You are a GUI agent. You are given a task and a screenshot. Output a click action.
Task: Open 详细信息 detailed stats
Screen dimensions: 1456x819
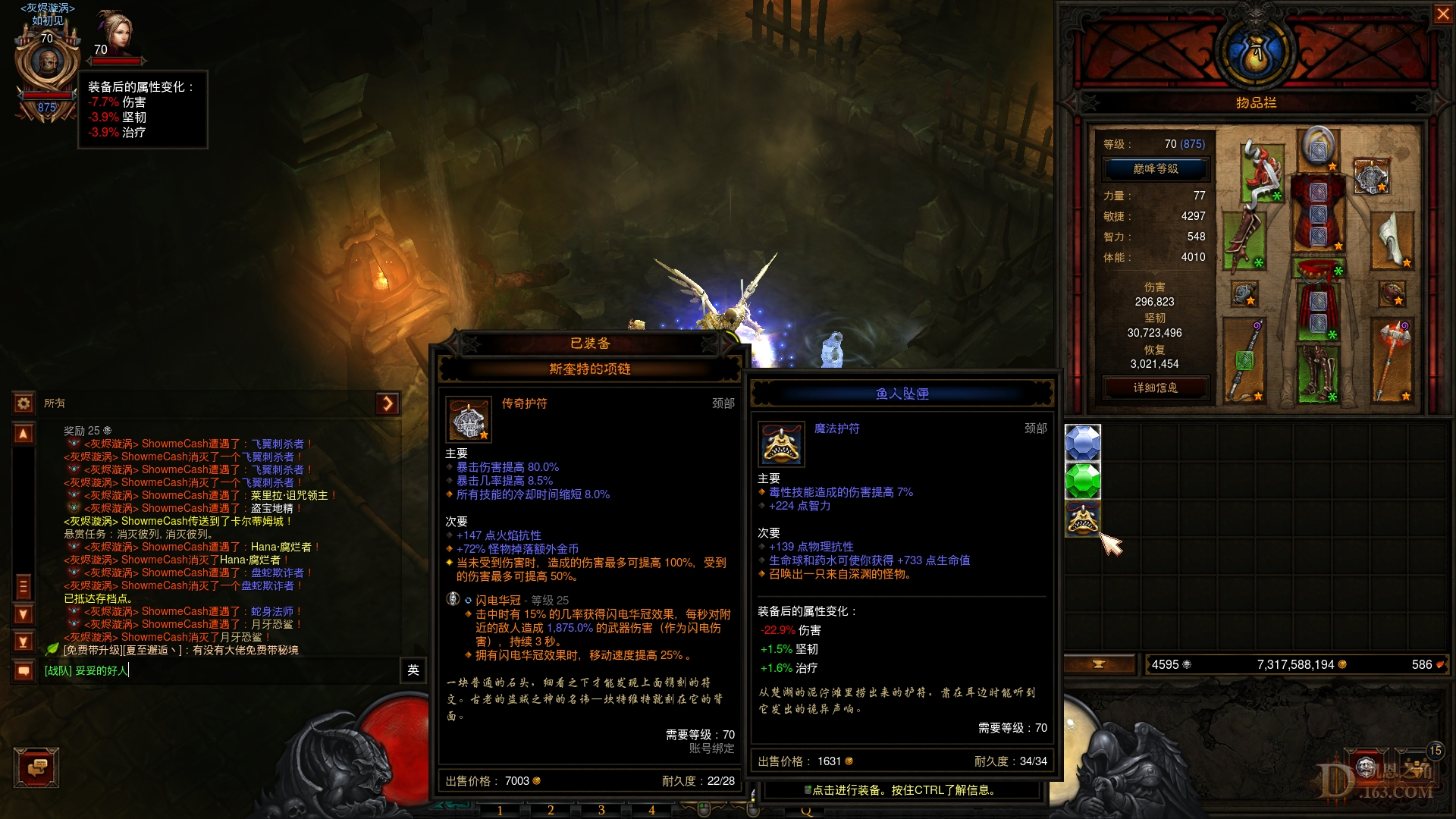coord(1155,388)
